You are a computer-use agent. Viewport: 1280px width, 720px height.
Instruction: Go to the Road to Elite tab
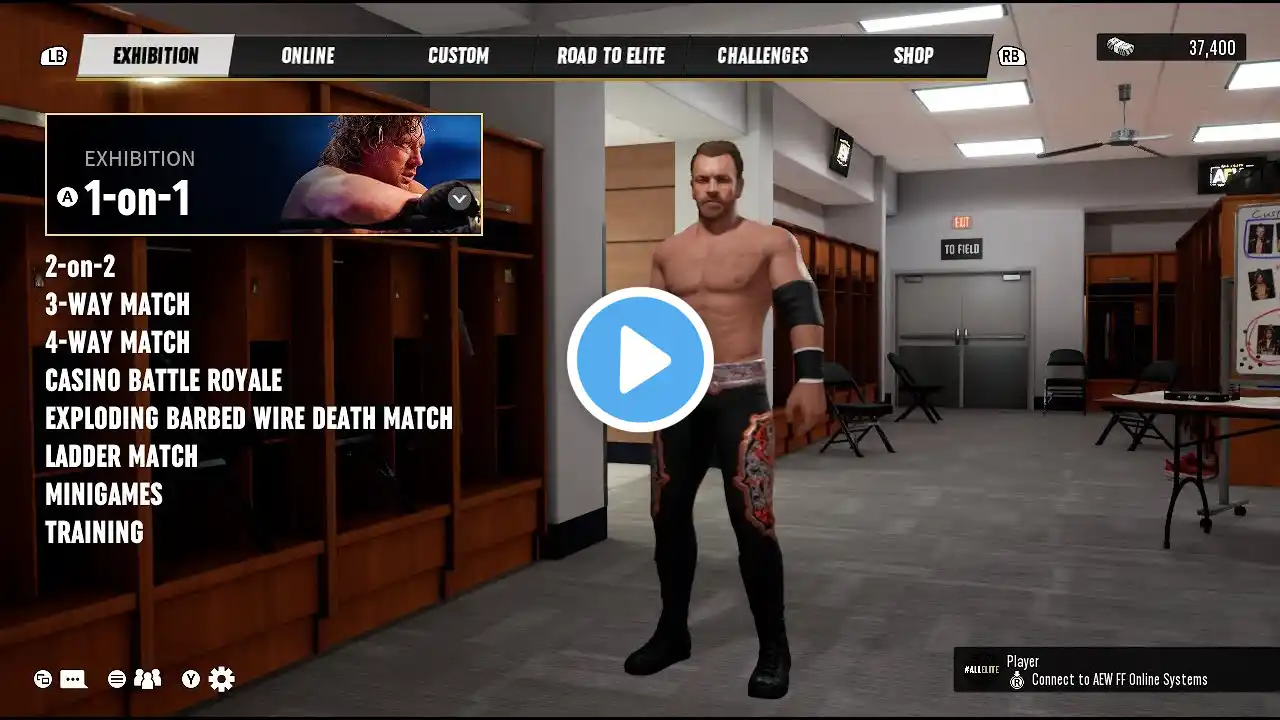(x=611, y=56)
